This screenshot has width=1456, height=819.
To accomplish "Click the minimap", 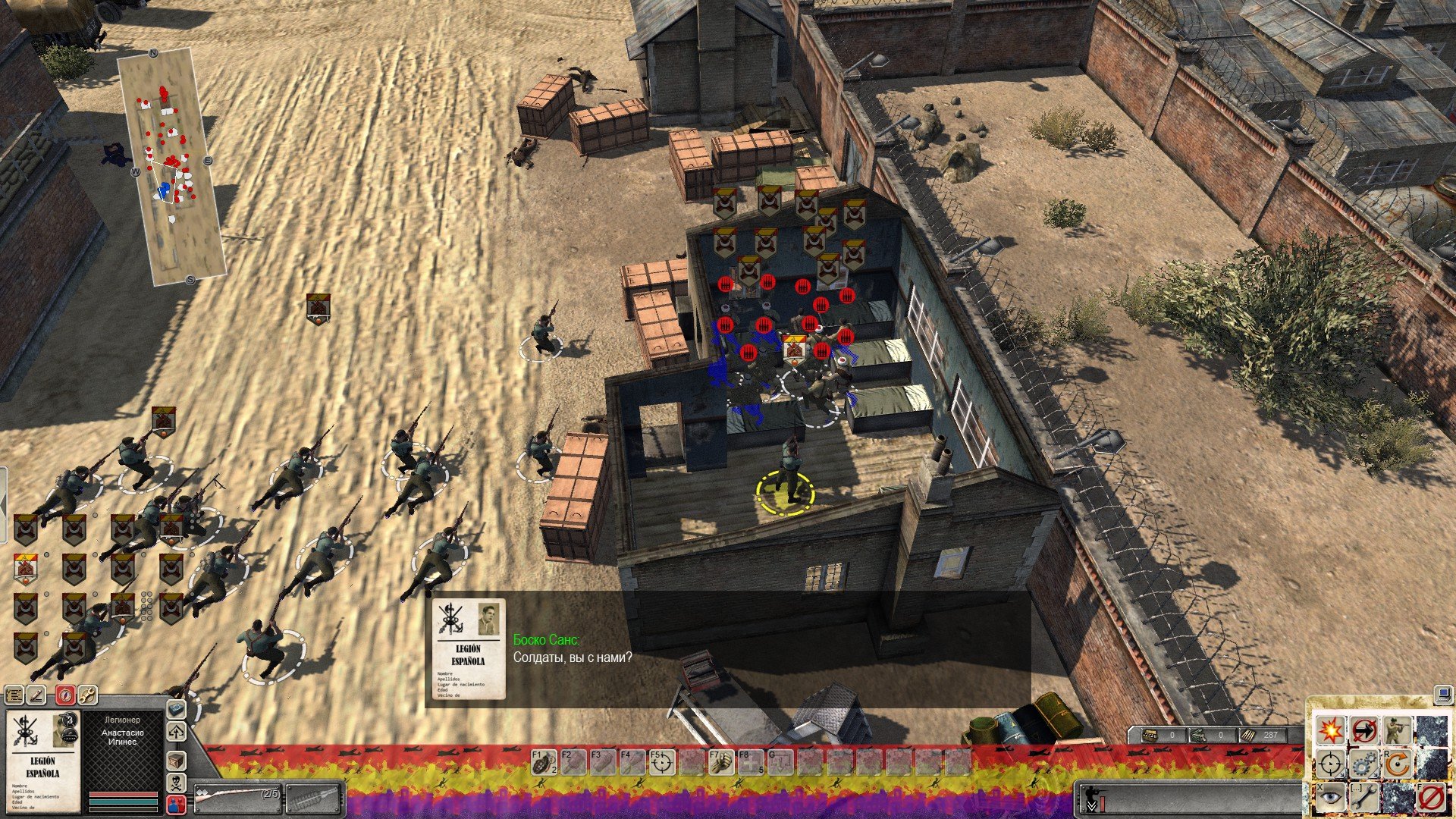I will pyautogui.click(x=172, y=165).
